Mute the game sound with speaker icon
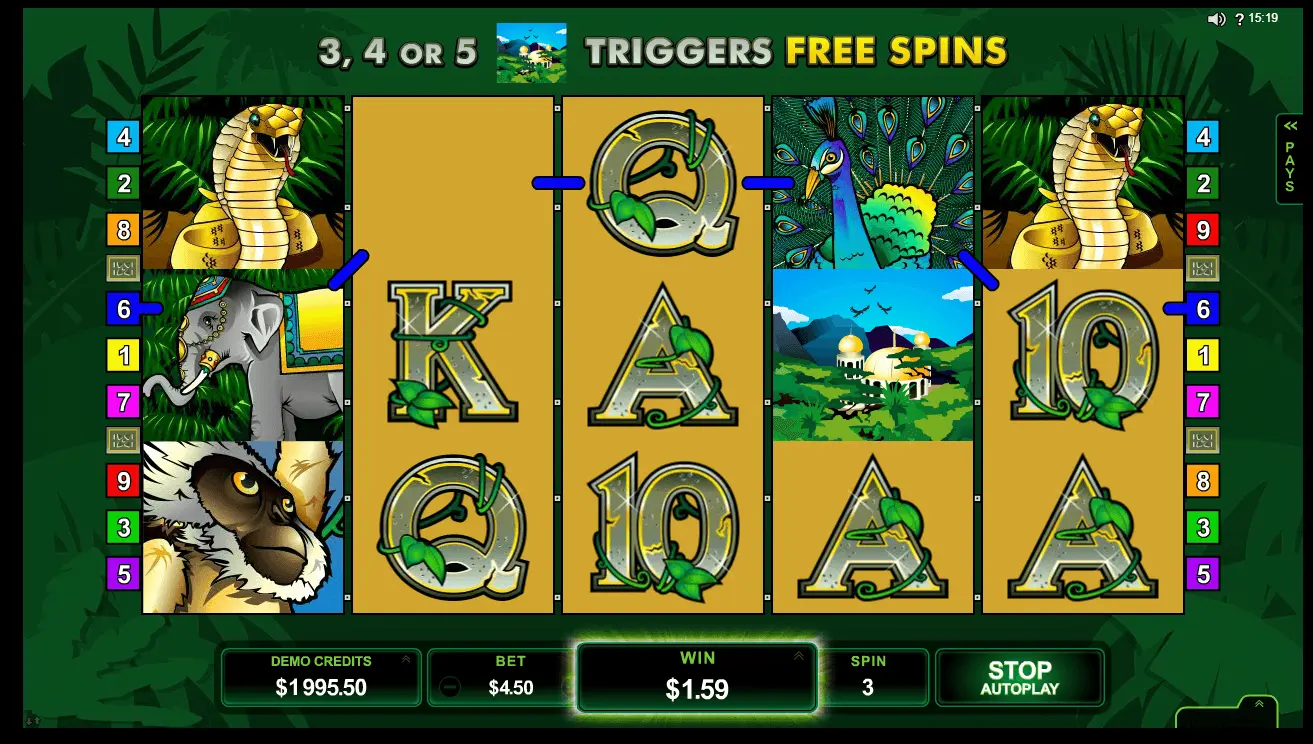The height and width of the screenshot is (744, 1313). [x=1216, y=19]
